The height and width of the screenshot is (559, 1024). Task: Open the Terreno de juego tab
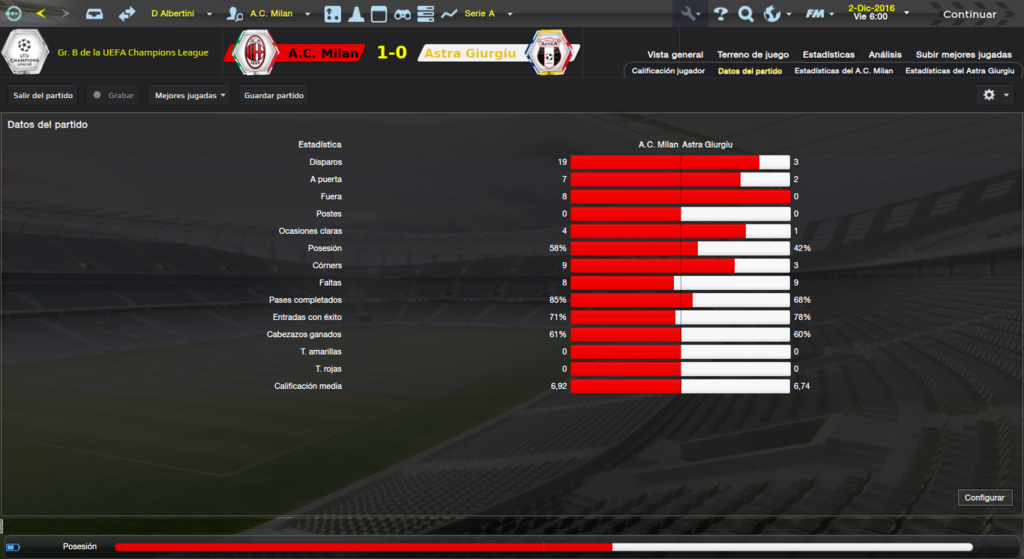coord(753,54)
